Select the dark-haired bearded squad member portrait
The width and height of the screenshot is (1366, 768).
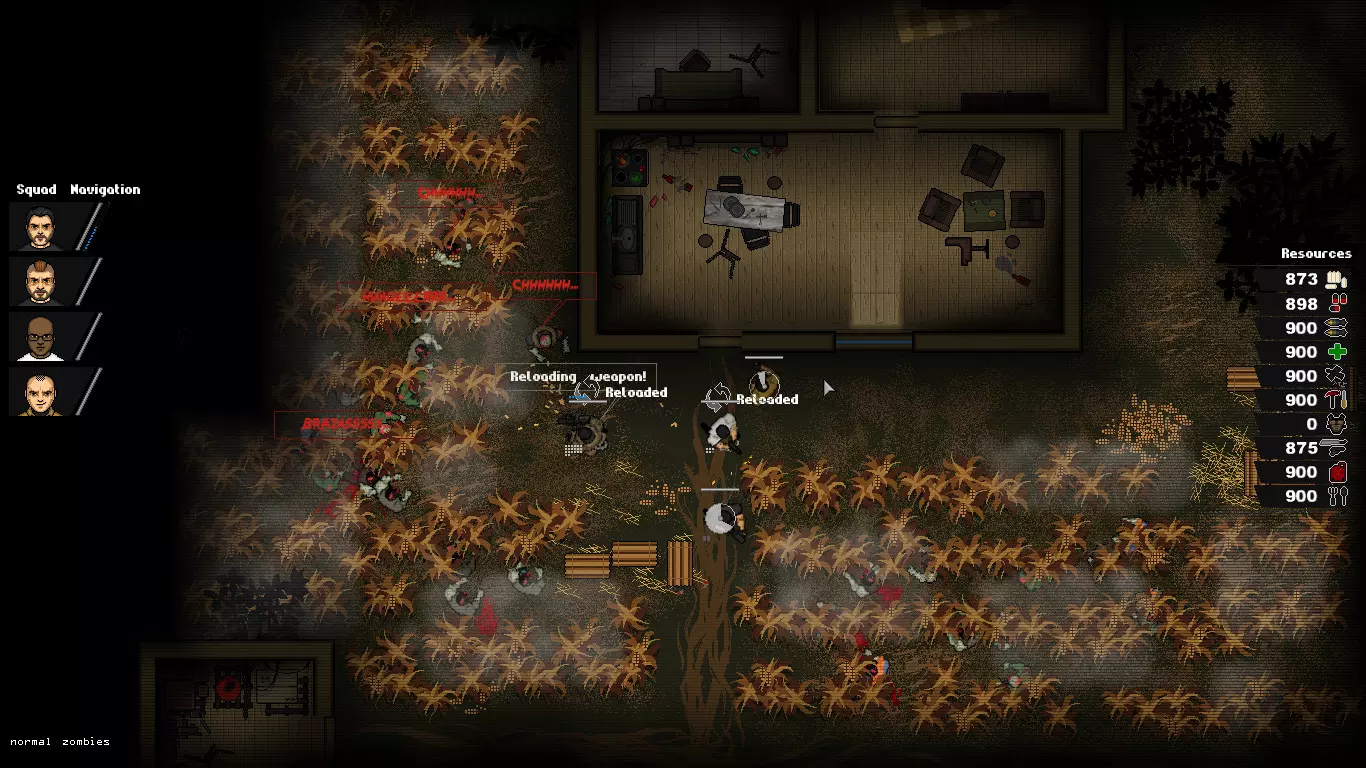coord(37,227)
